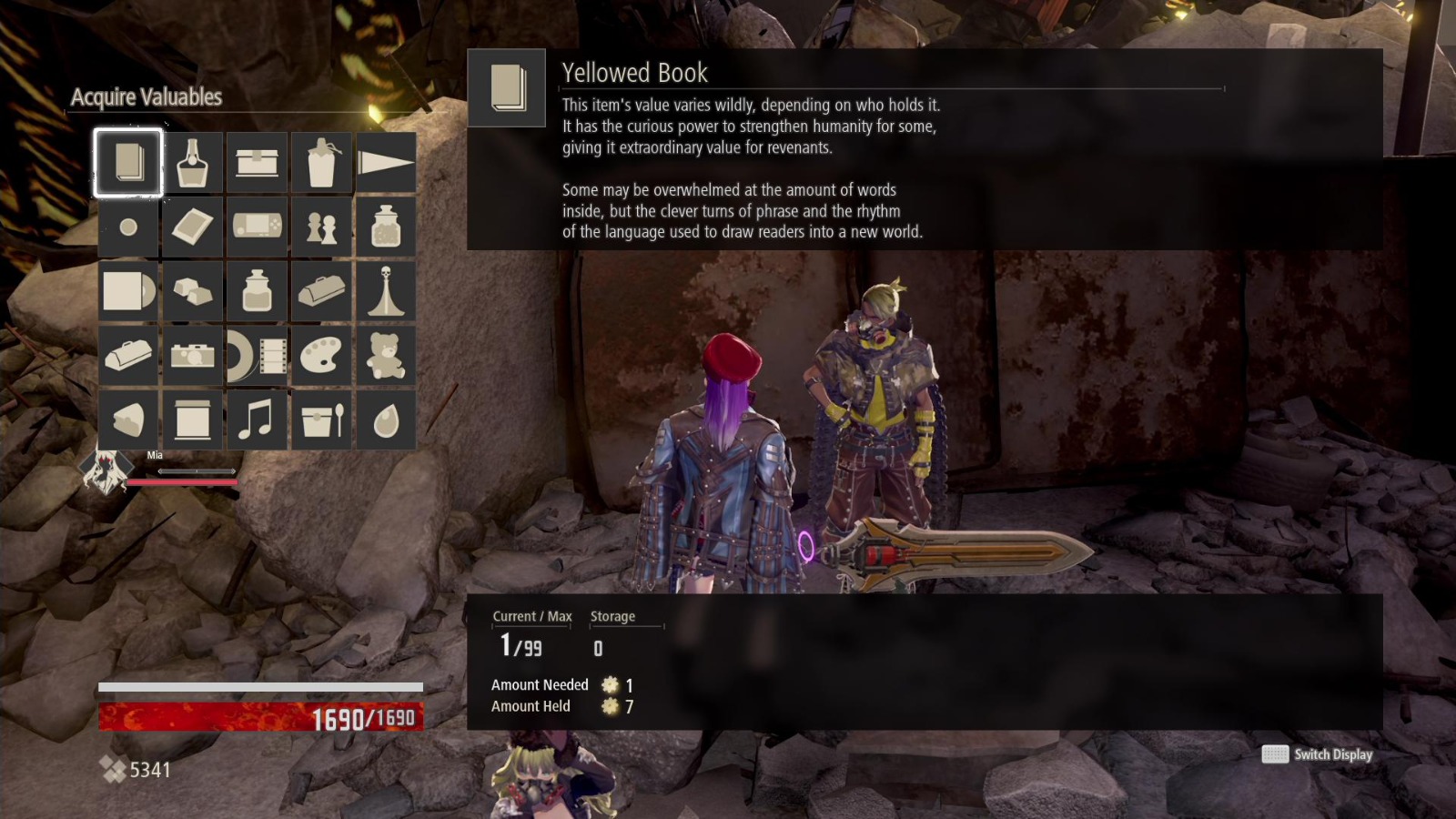Select the pennant flag valuable
The width and height of the screenshot is (1456, 819).
pos(386,164)
